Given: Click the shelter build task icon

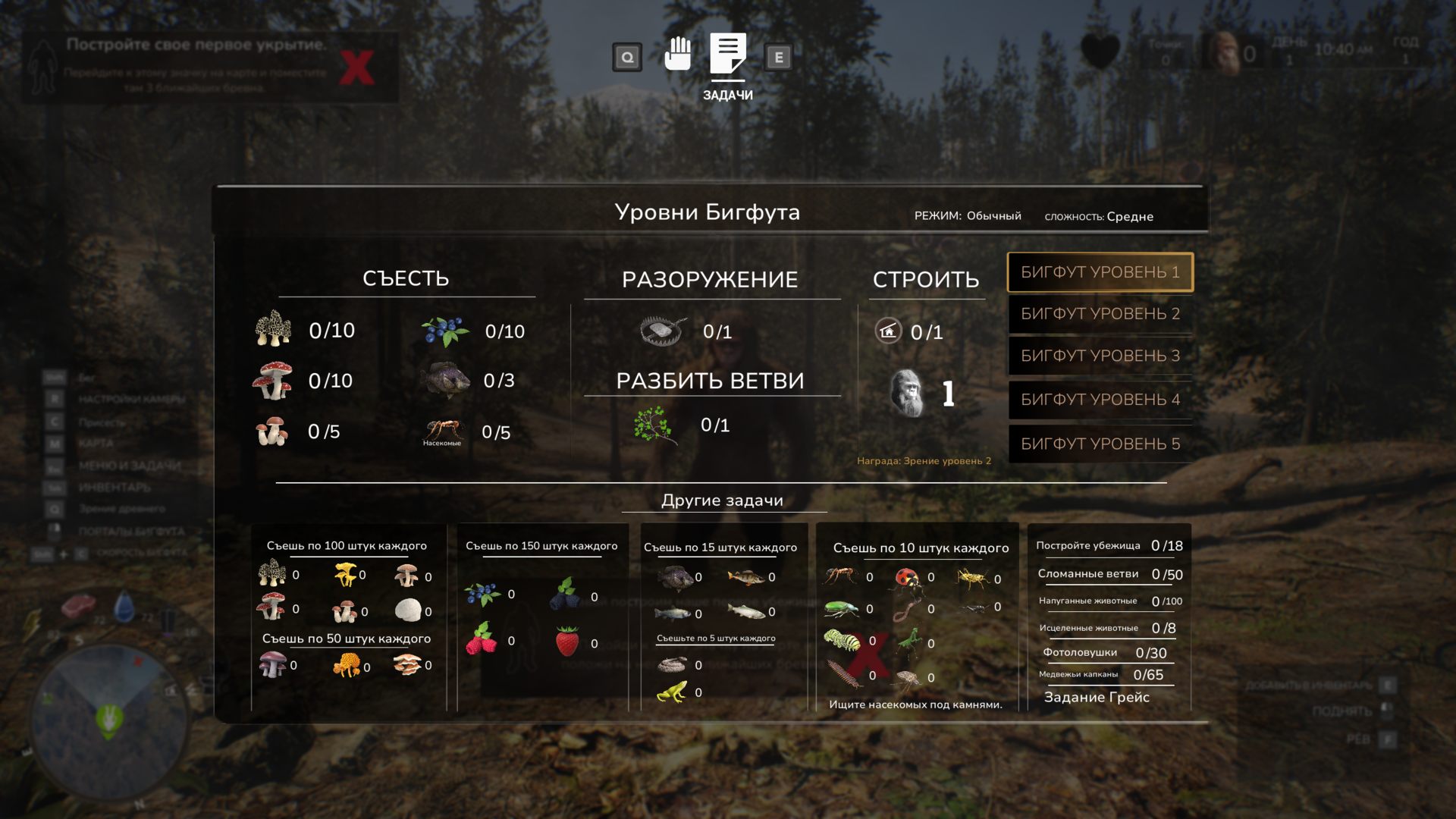Looking at the screenshot, I should [888, 331].
